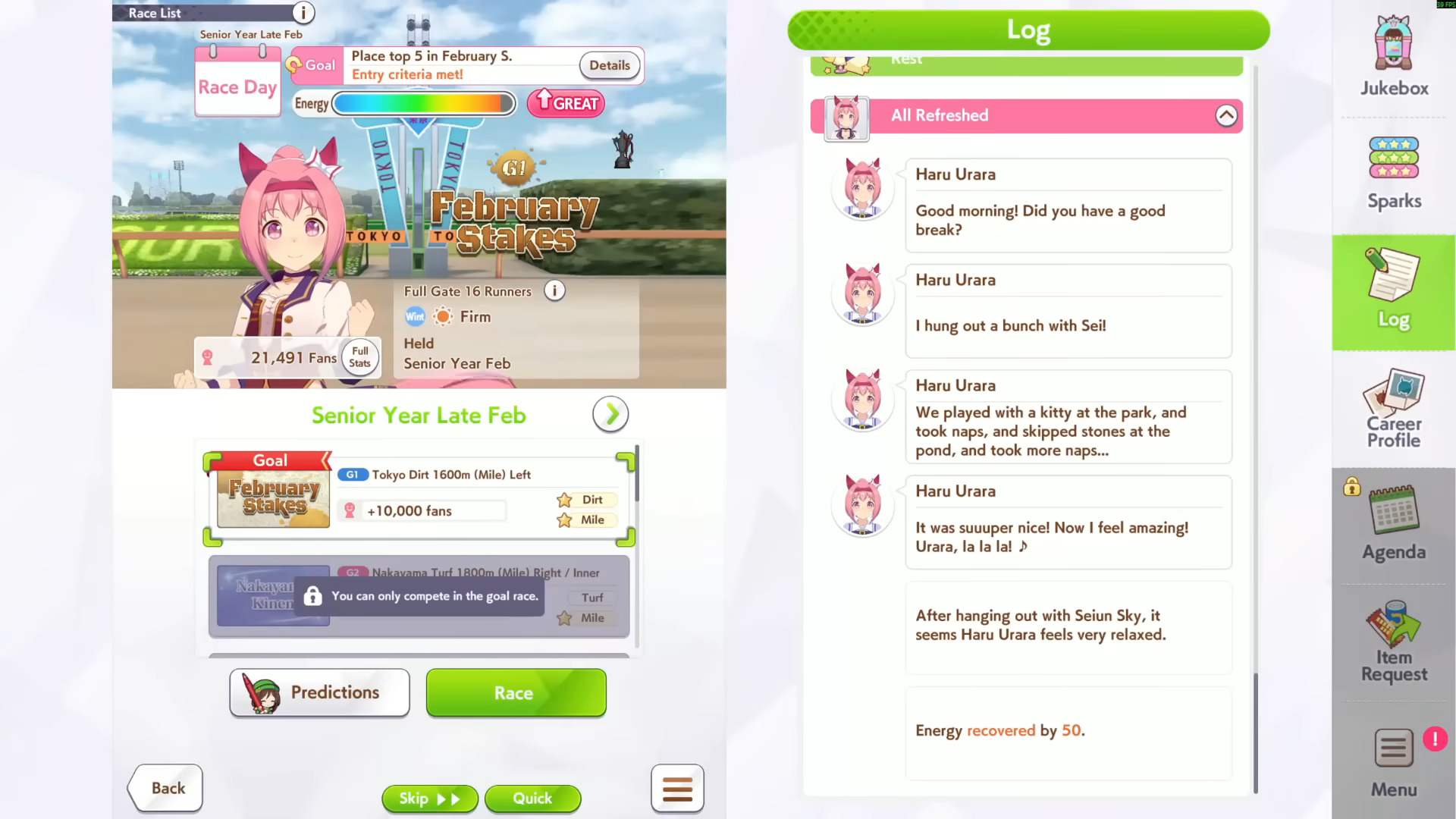Screen dimensions: 1456x819
Task: Choose the Quick race option
Action: point(532,798)
